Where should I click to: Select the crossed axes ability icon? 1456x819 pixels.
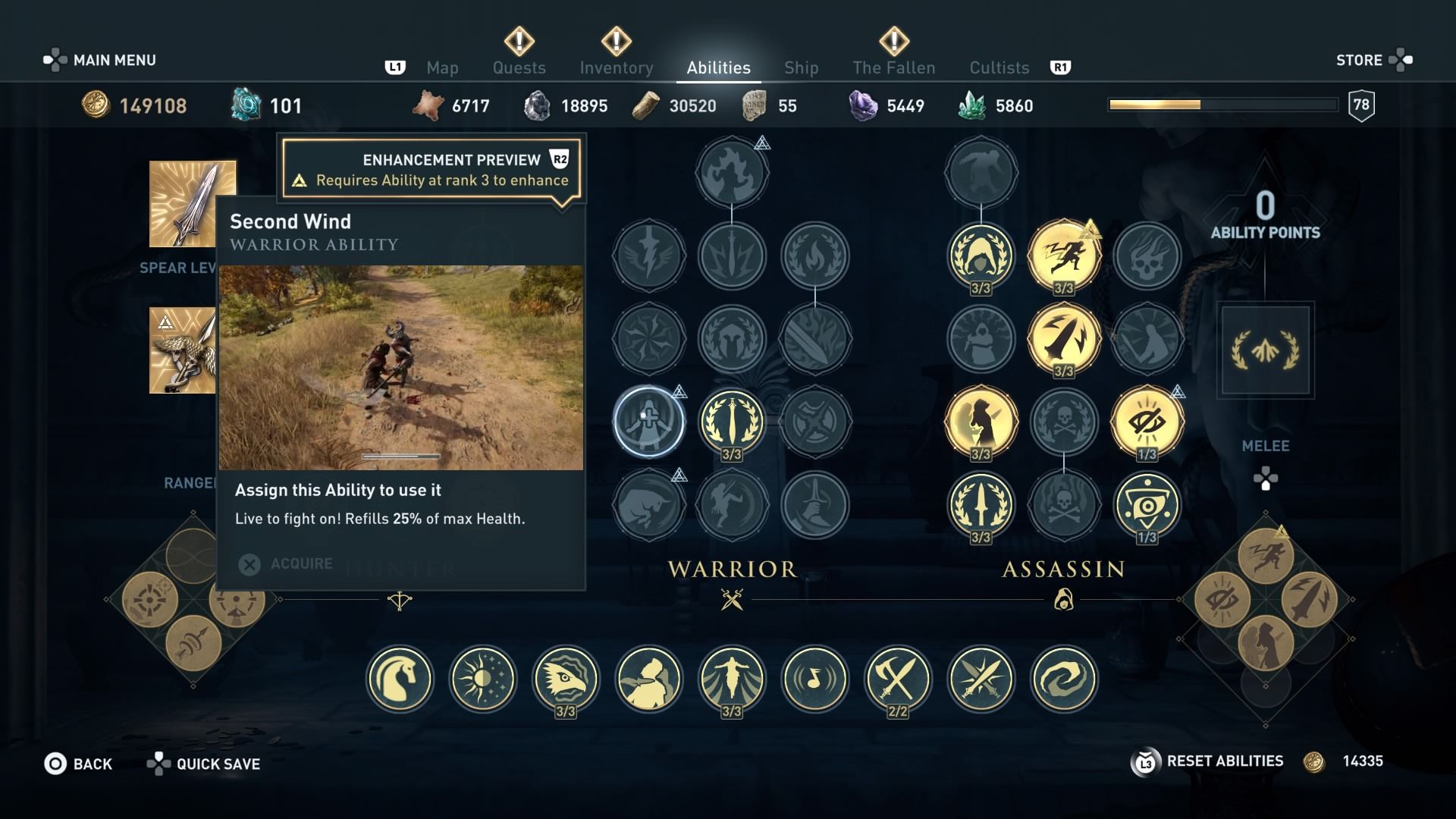coord(898,679)
